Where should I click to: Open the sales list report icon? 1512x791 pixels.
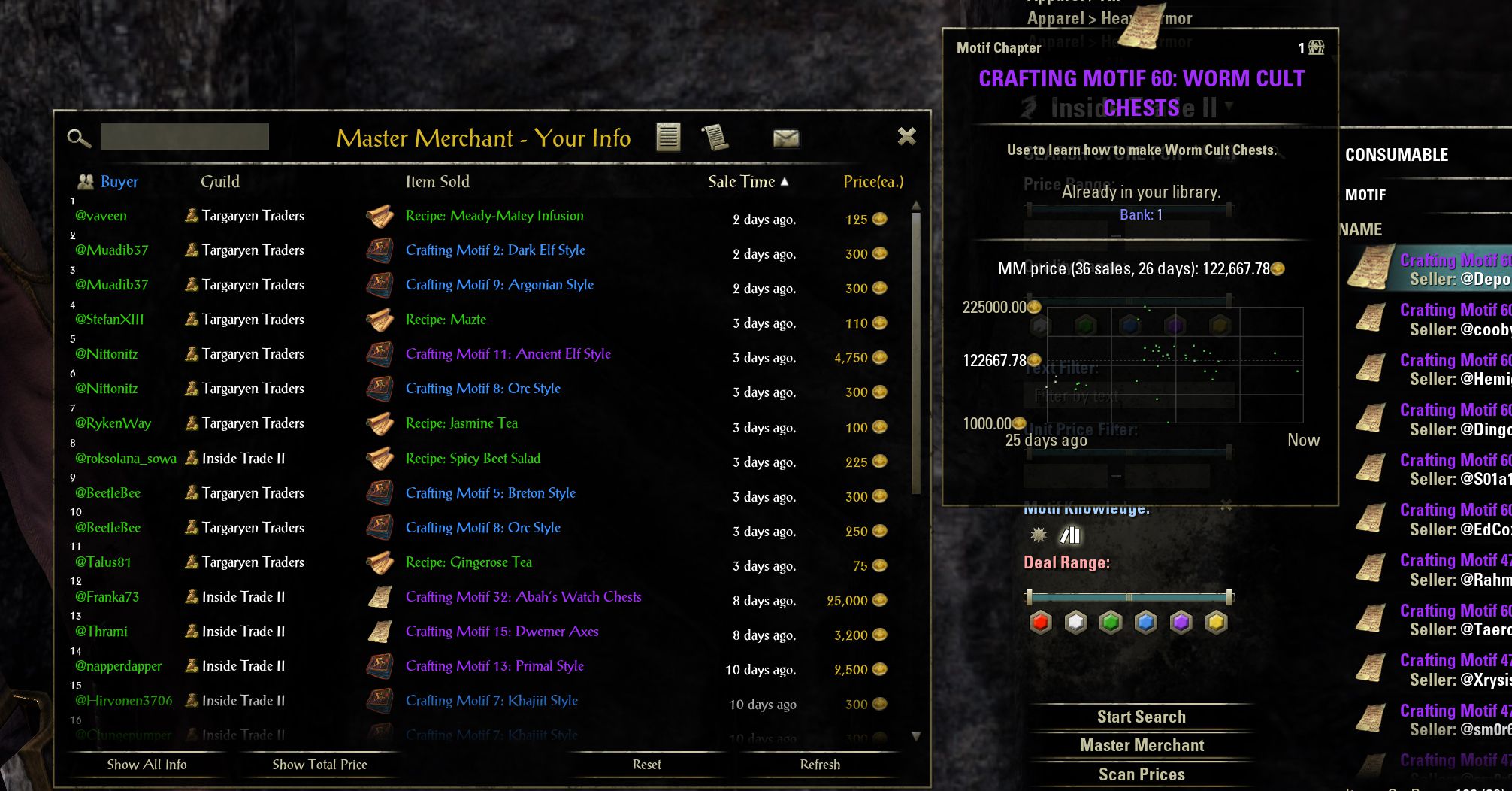click(668, 138)
